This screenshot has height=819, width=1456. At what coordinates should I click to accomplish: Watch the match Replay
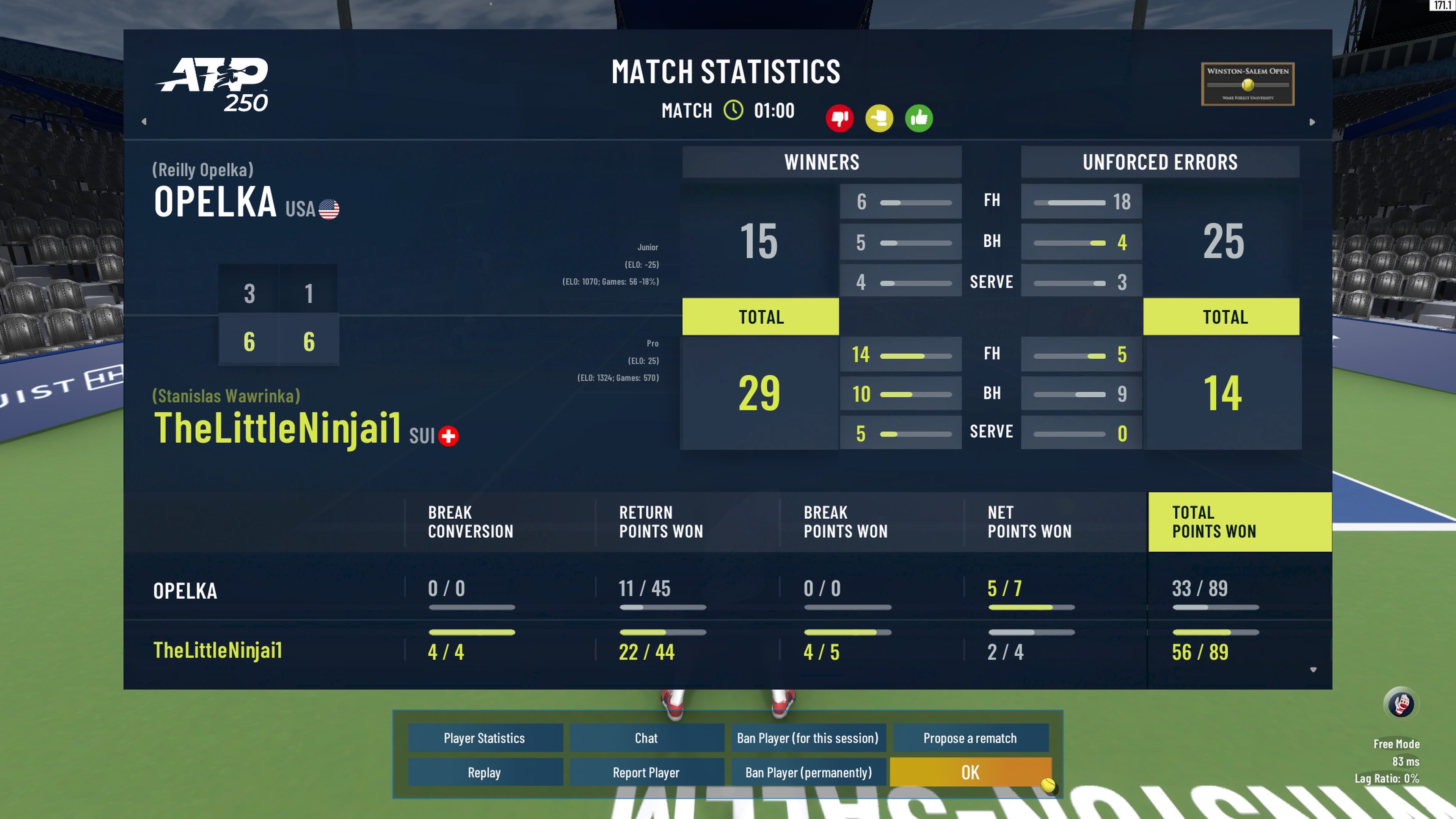point(485,773)
